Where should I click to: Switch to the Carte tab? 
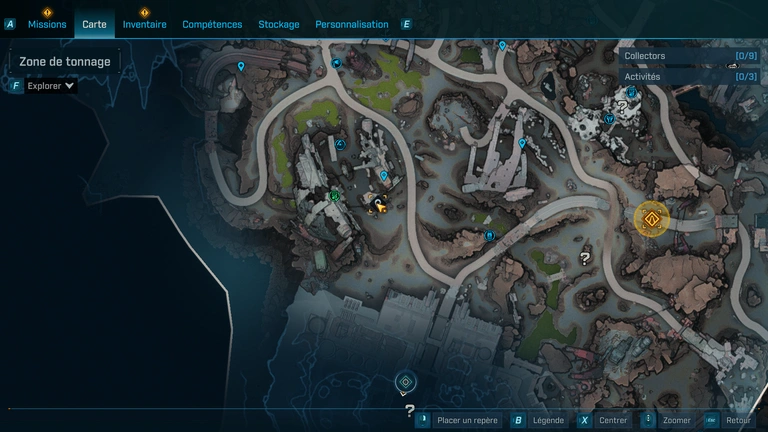point(95,24)
